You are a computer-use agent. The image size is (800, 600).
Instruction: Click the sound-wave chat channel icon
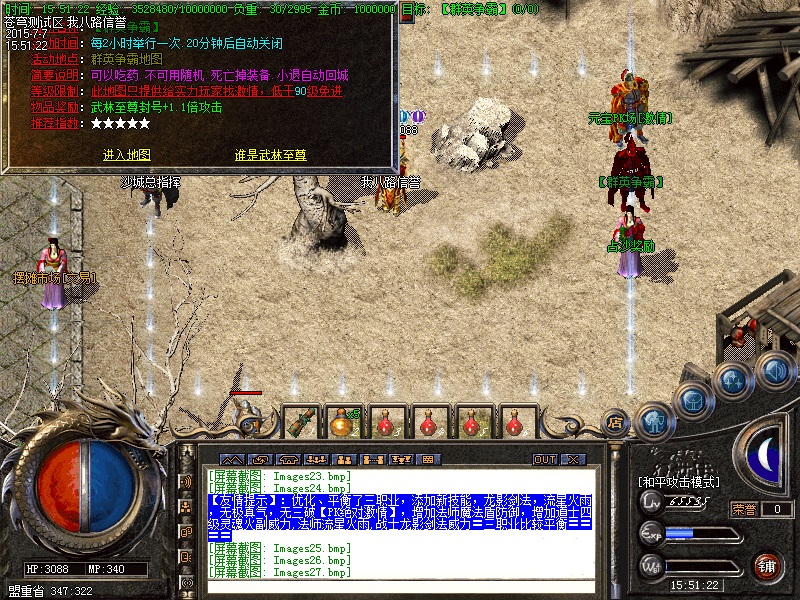point(185,481)
